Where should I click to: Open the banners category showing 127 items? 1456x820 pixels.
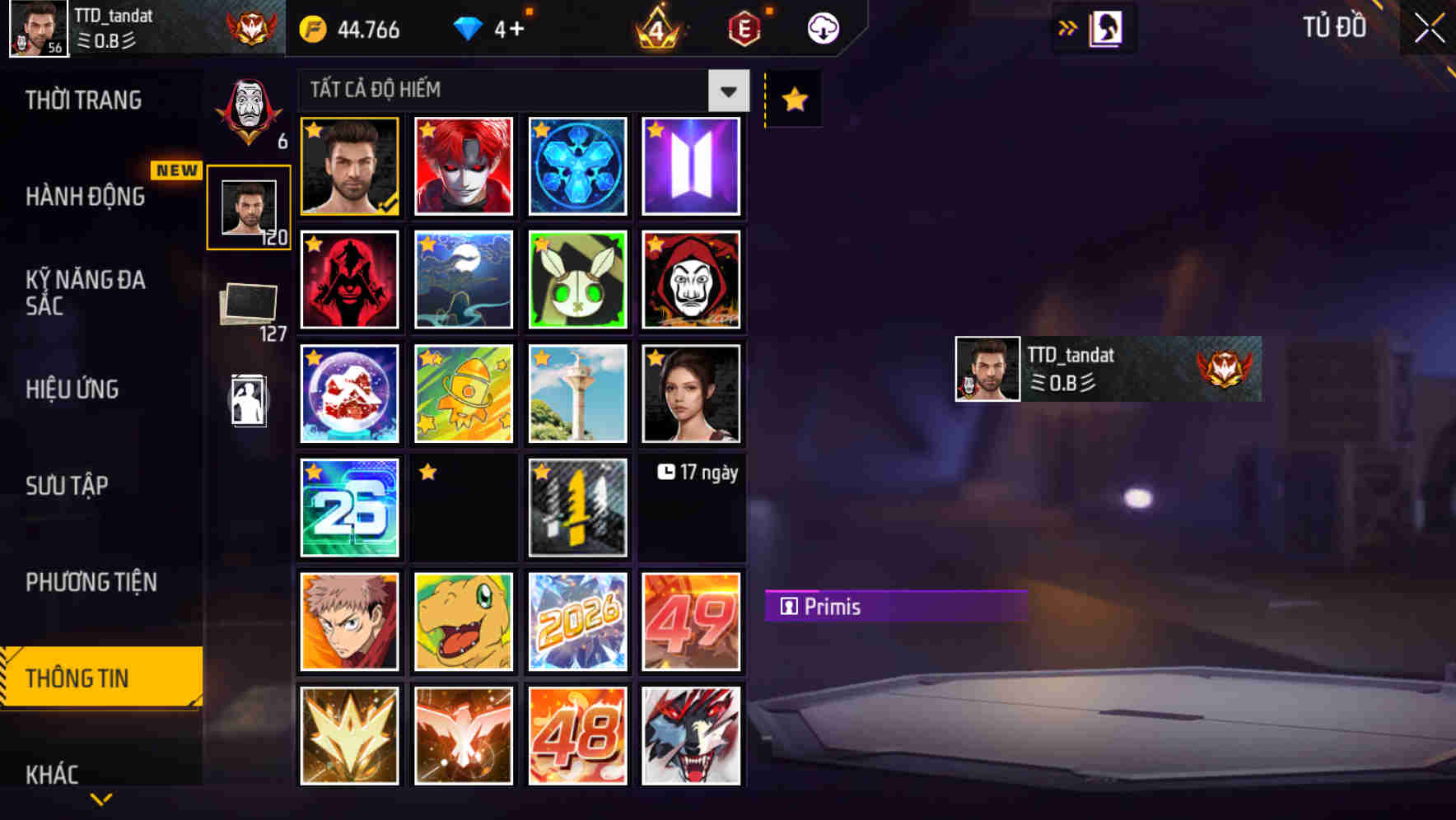(x=250, y=305)
